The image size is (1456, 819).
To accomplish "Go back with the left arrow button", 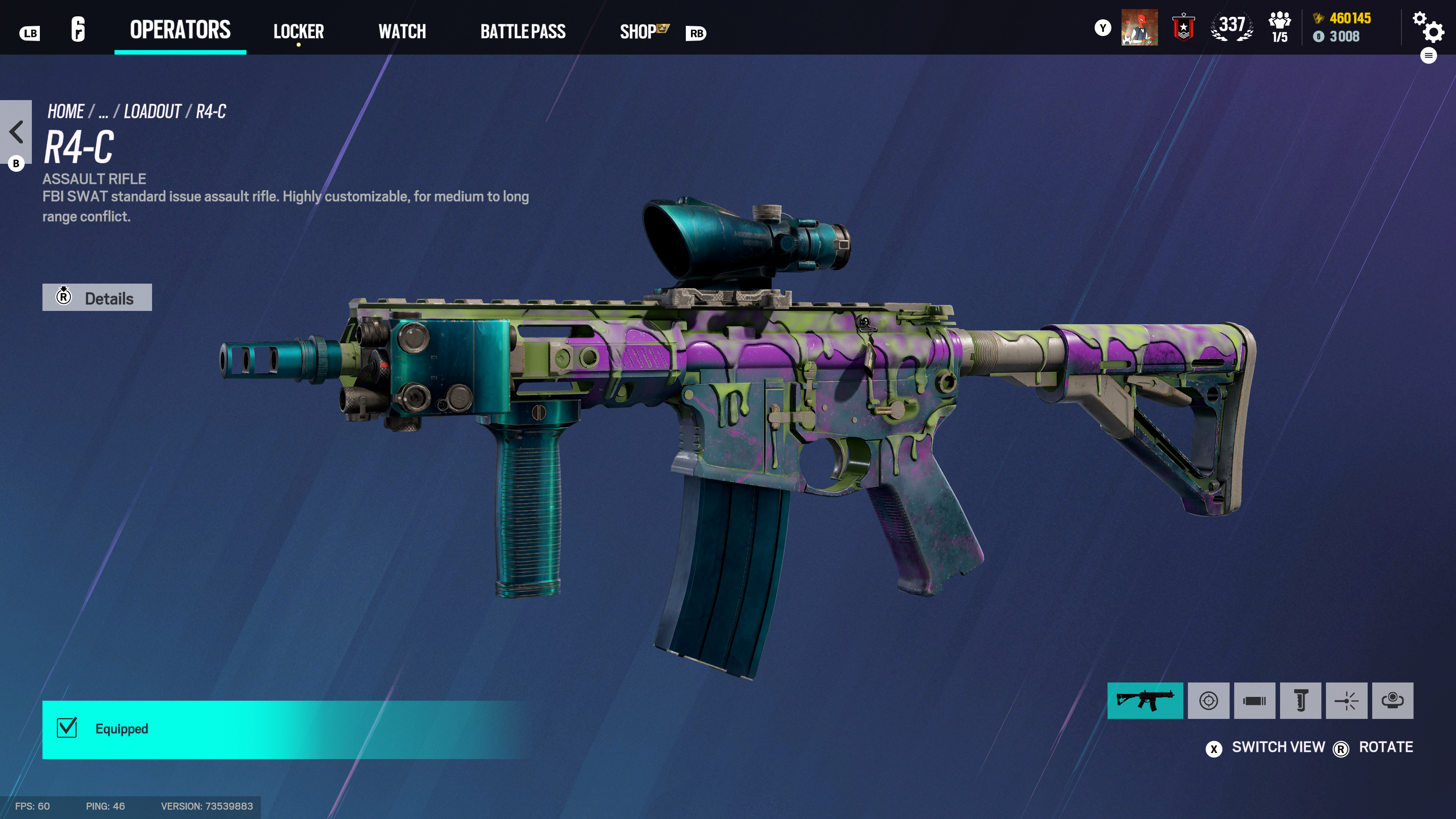I will pos(16,132).
